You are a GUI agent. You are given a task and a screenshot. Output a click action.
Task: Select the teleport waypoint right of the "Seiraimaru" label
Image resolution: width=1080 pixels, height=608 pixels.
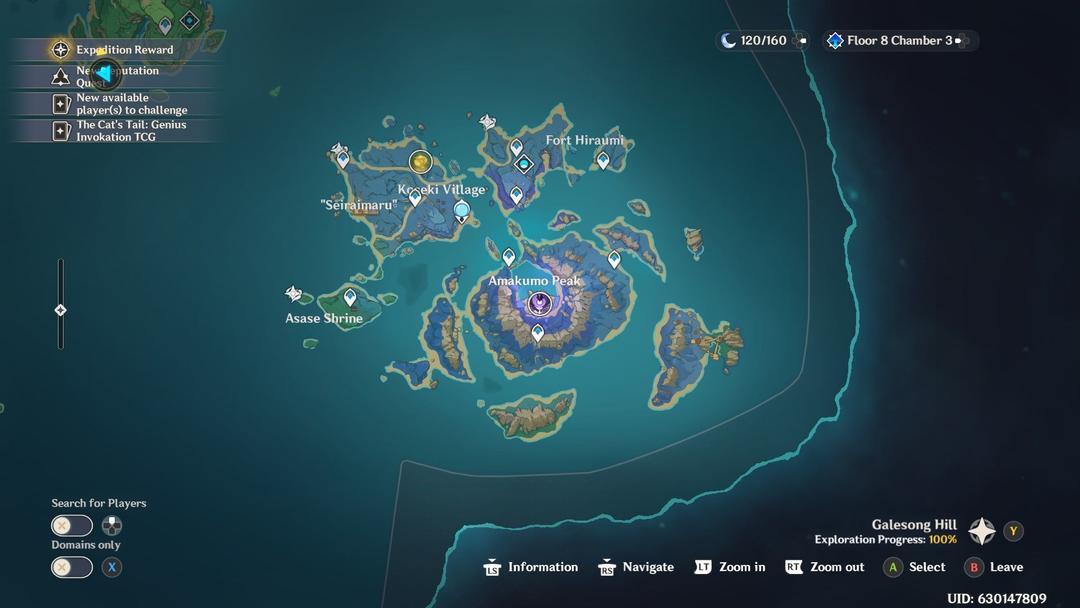click(x=415, y=198)
